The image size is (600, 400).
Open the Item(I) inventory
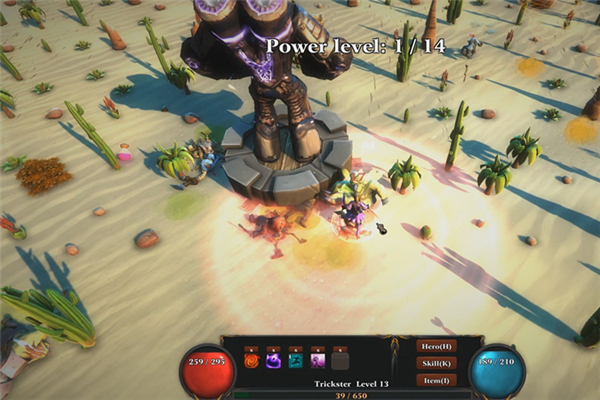[436, 380]
